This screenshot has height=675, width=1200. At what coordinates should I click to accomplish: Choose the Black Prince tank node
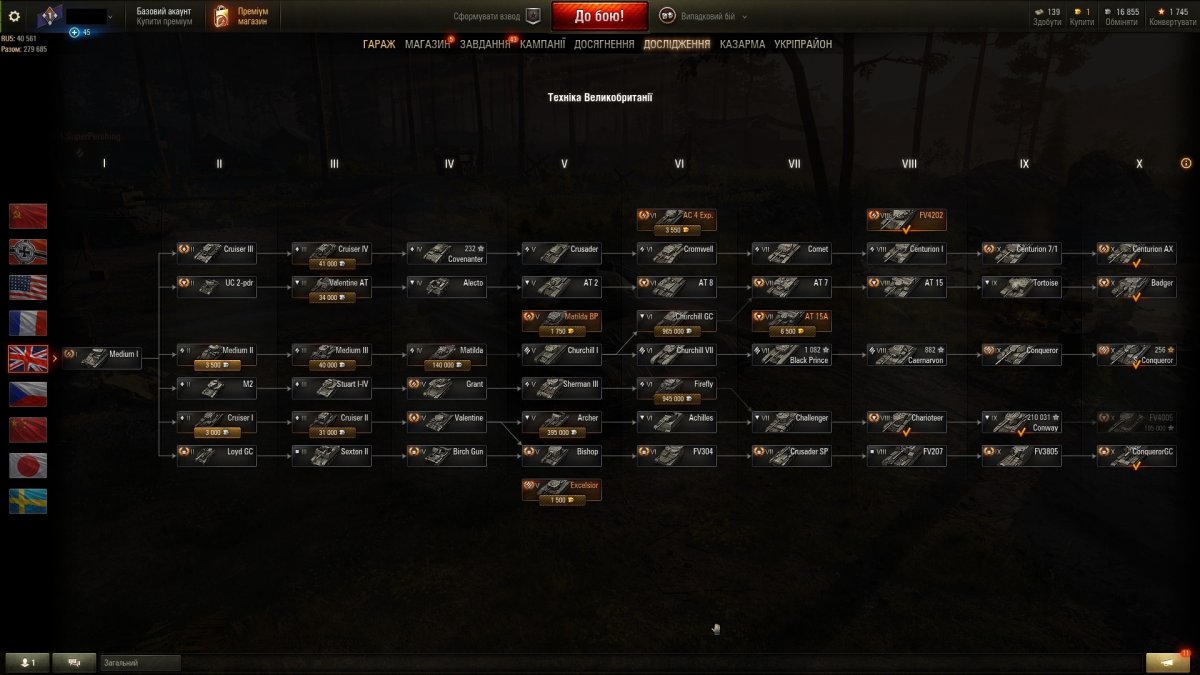[x=792, y=355]
